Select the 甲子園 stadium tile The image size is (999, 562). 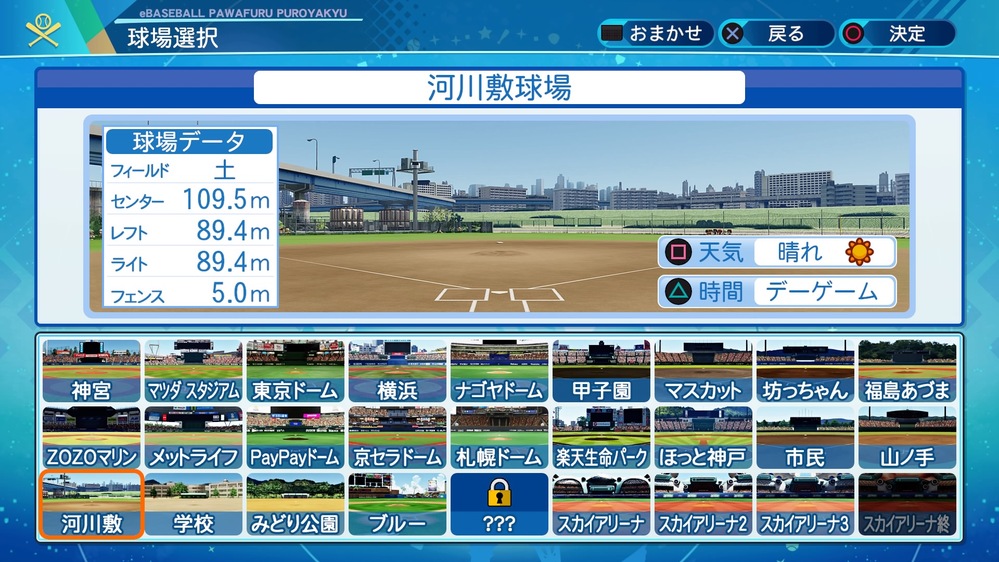pyautogui.click(x=601, y=371)
